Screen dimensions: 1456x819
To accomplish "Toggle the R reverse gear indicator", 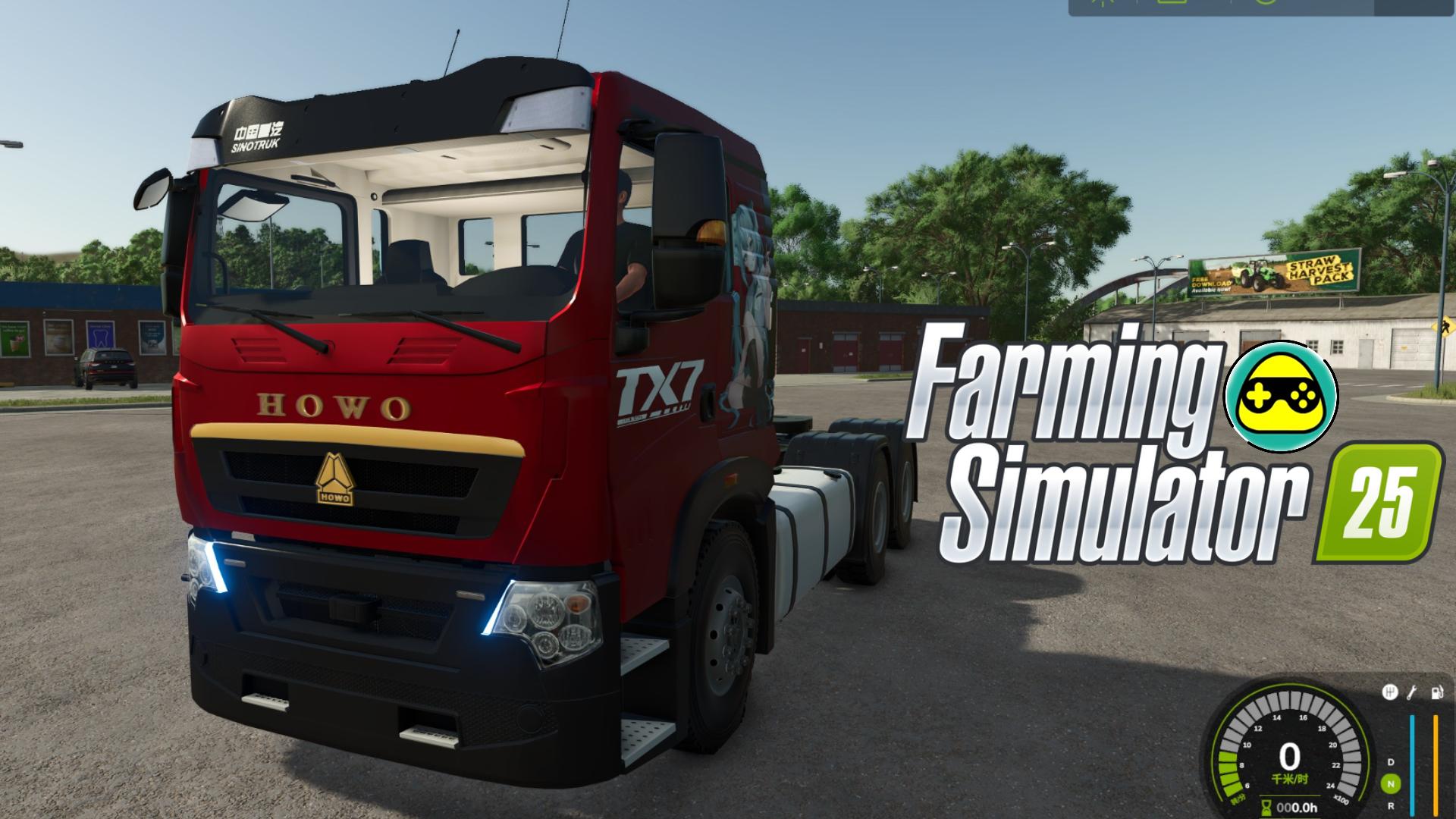I will click(x=1392, y=807).
